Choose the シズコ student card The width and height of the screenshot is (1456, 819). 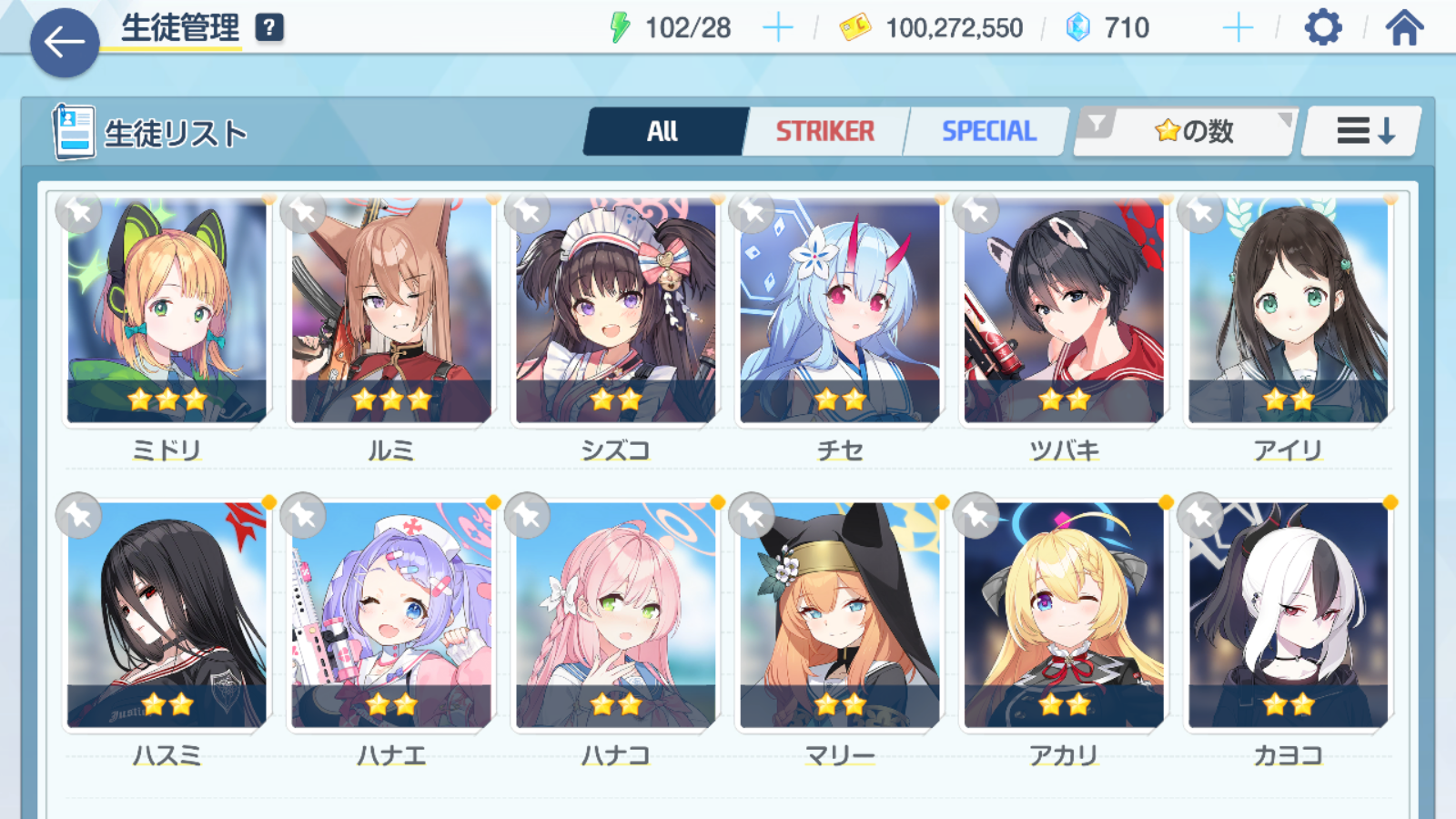616,311
